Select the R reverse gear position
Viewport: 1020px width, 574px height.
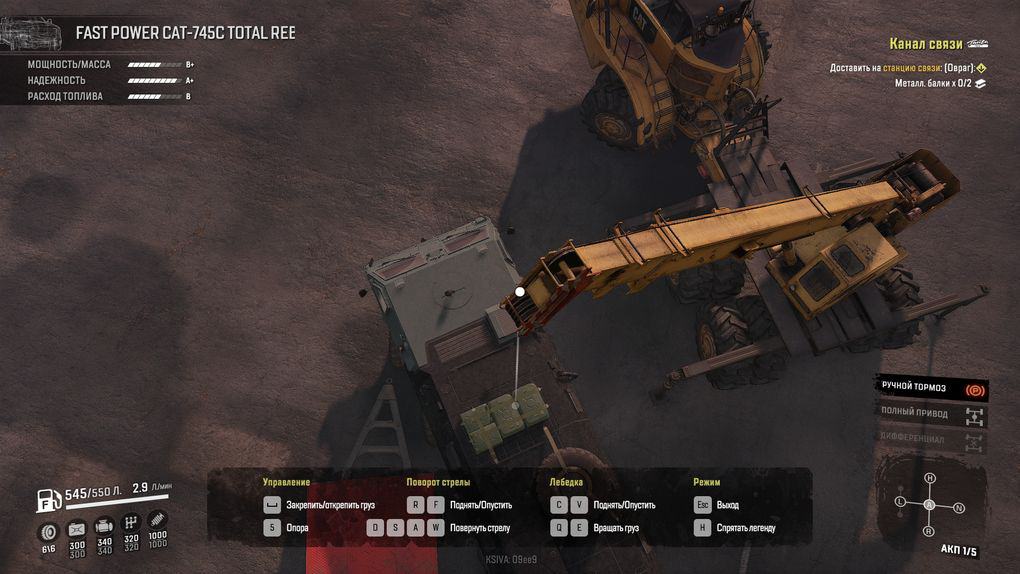click(929, 531)
